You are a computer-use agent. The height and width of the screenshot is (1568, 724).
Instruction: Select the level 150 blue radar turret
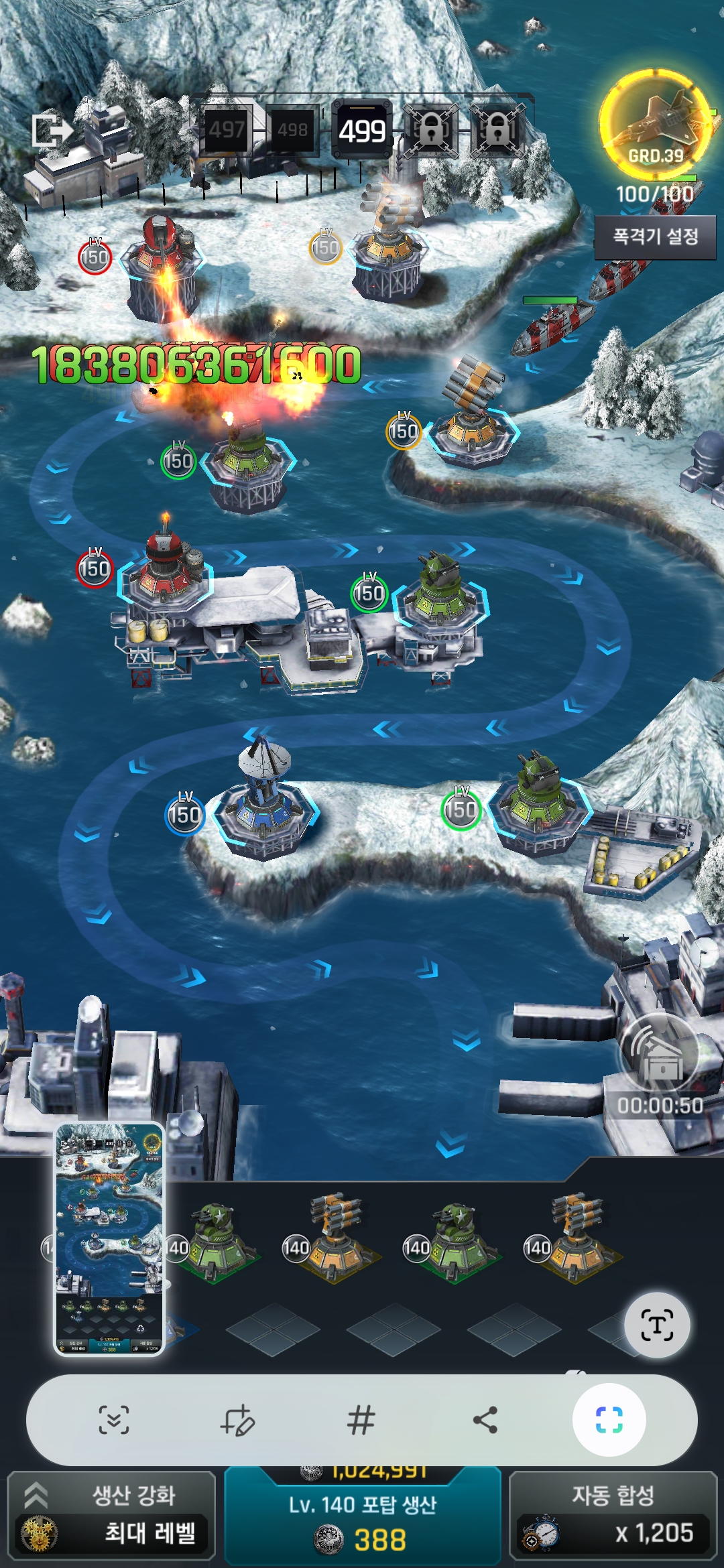coord(263,801)
